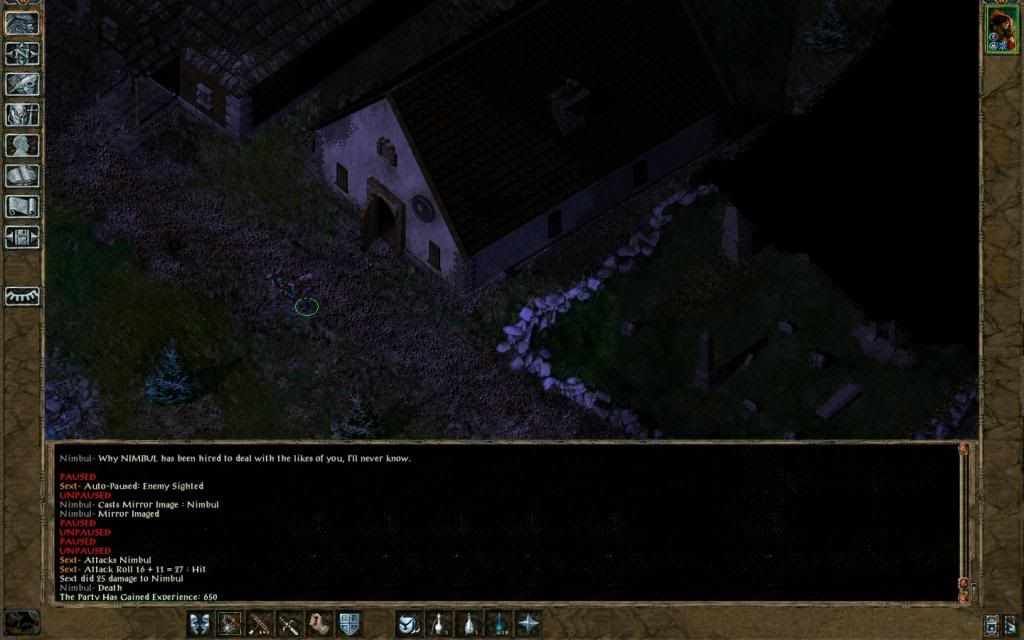Activate the shield guard action

click(x=349, y=623)
